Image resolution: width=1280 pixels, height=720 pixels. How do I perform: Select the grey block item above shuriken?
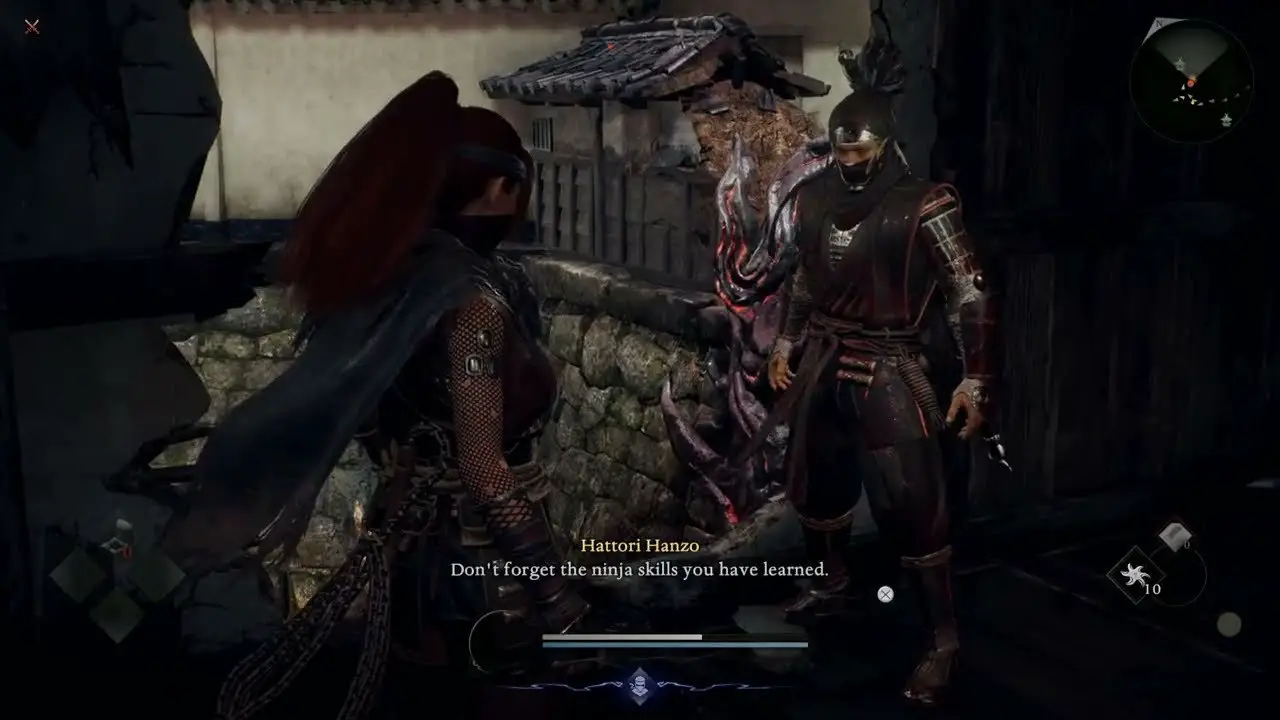tap(1172, 537)
